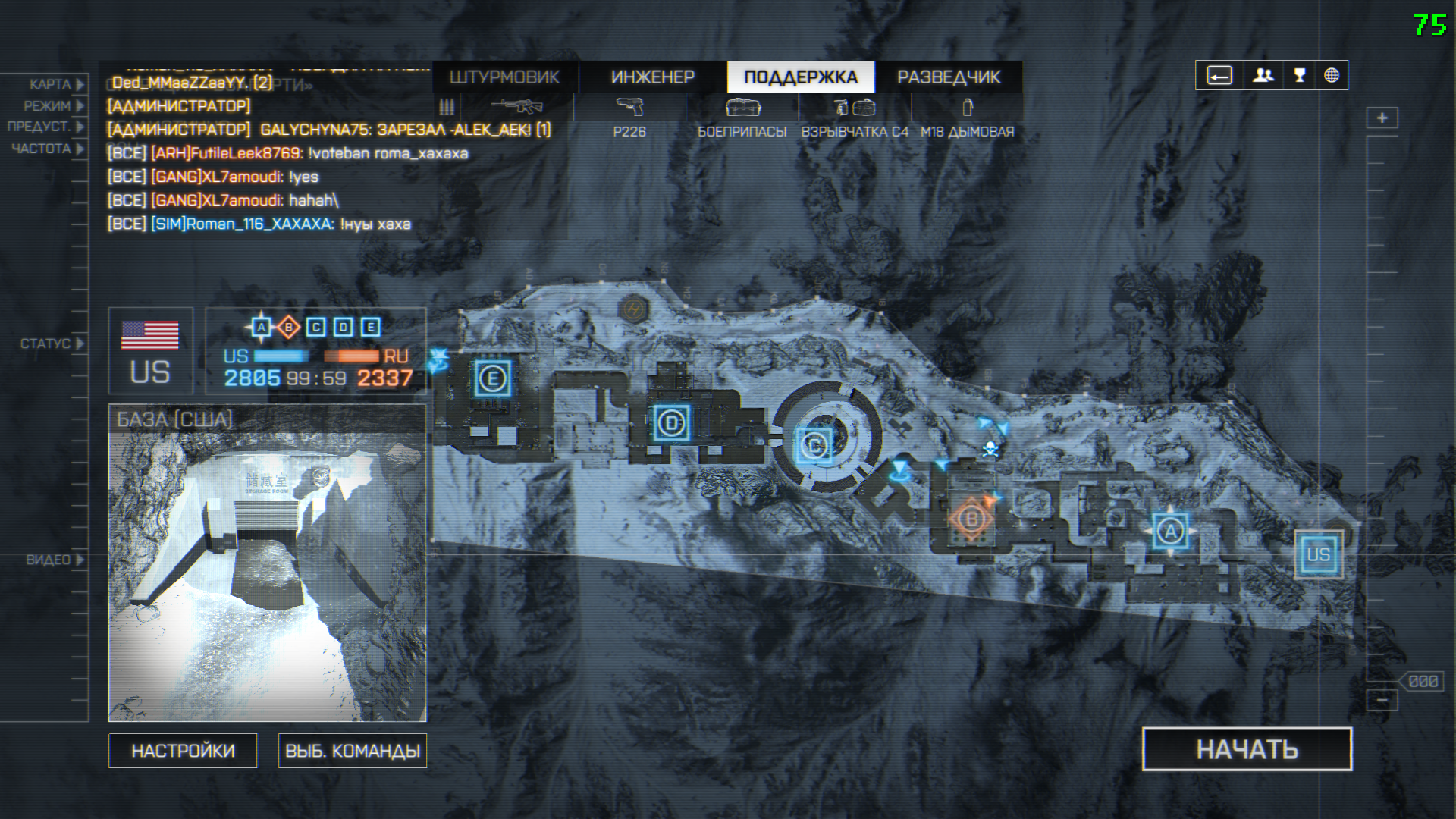Open the РАЗВЕДЧИК class tab
1456x819 pixels.
click(949, 77)
